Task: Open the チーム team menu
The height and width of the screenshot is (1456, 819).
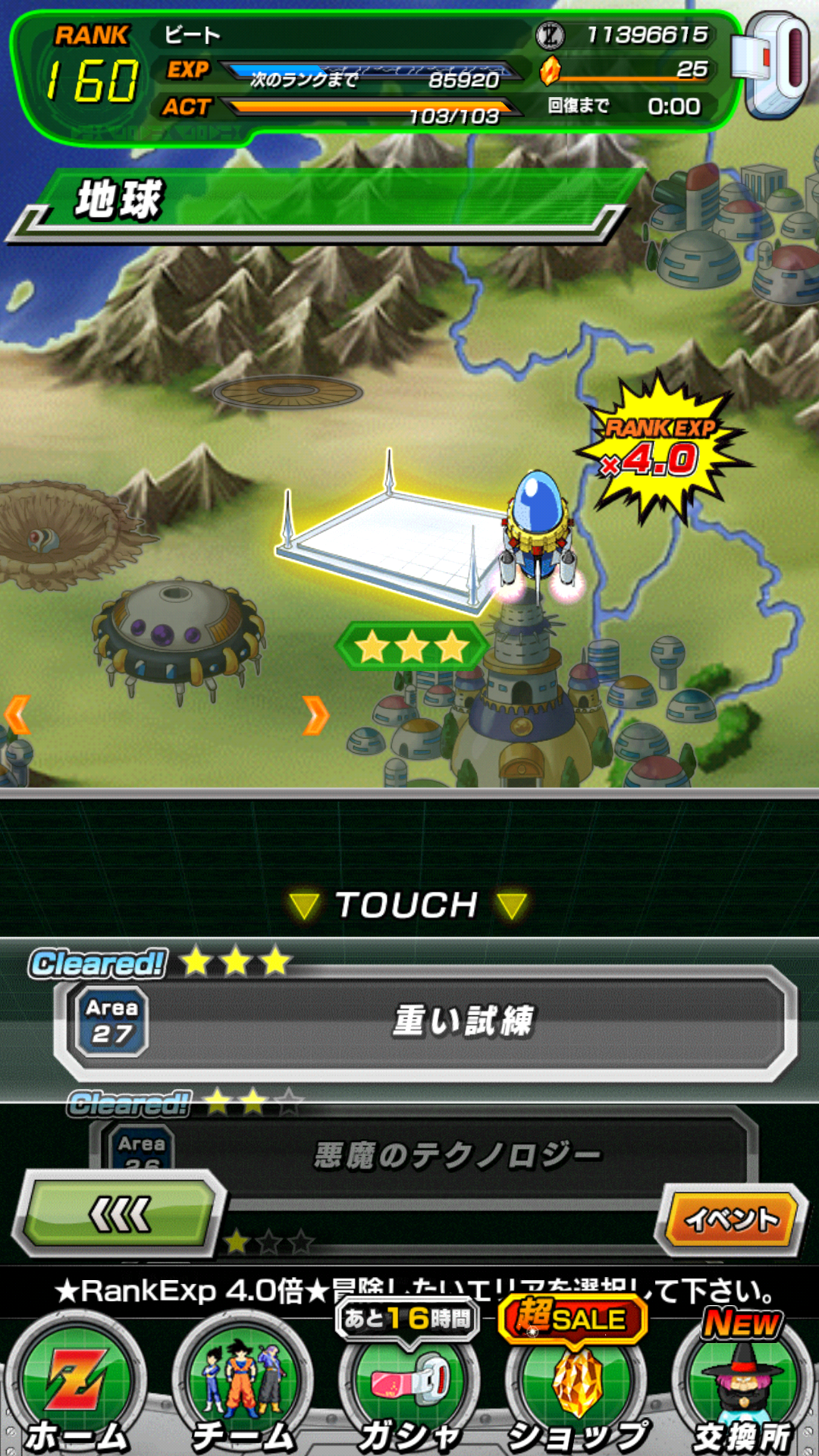Action: (243, 1392)
